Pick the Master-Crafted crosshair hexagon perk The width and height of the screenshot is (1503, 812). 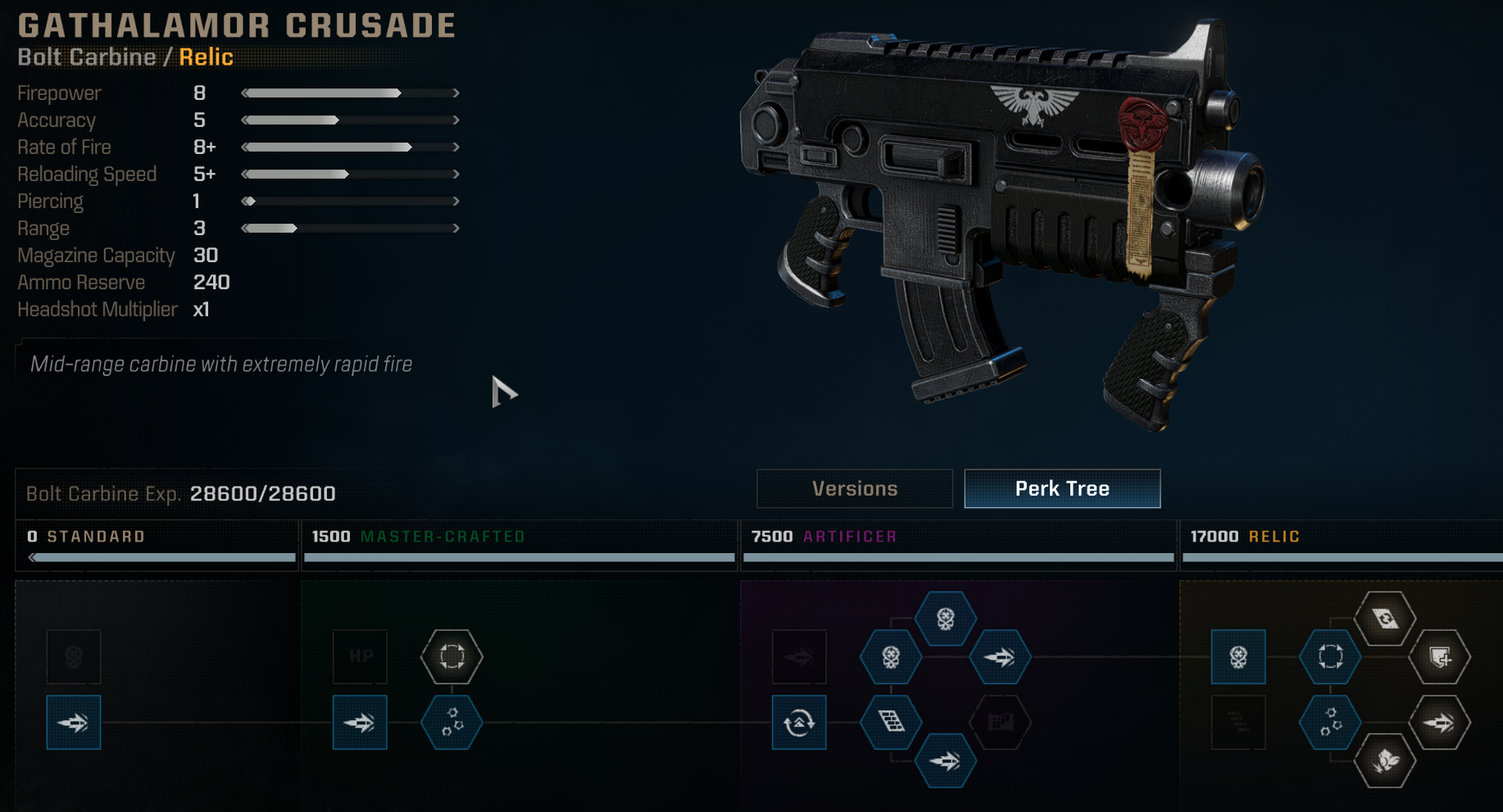point(452,656)
